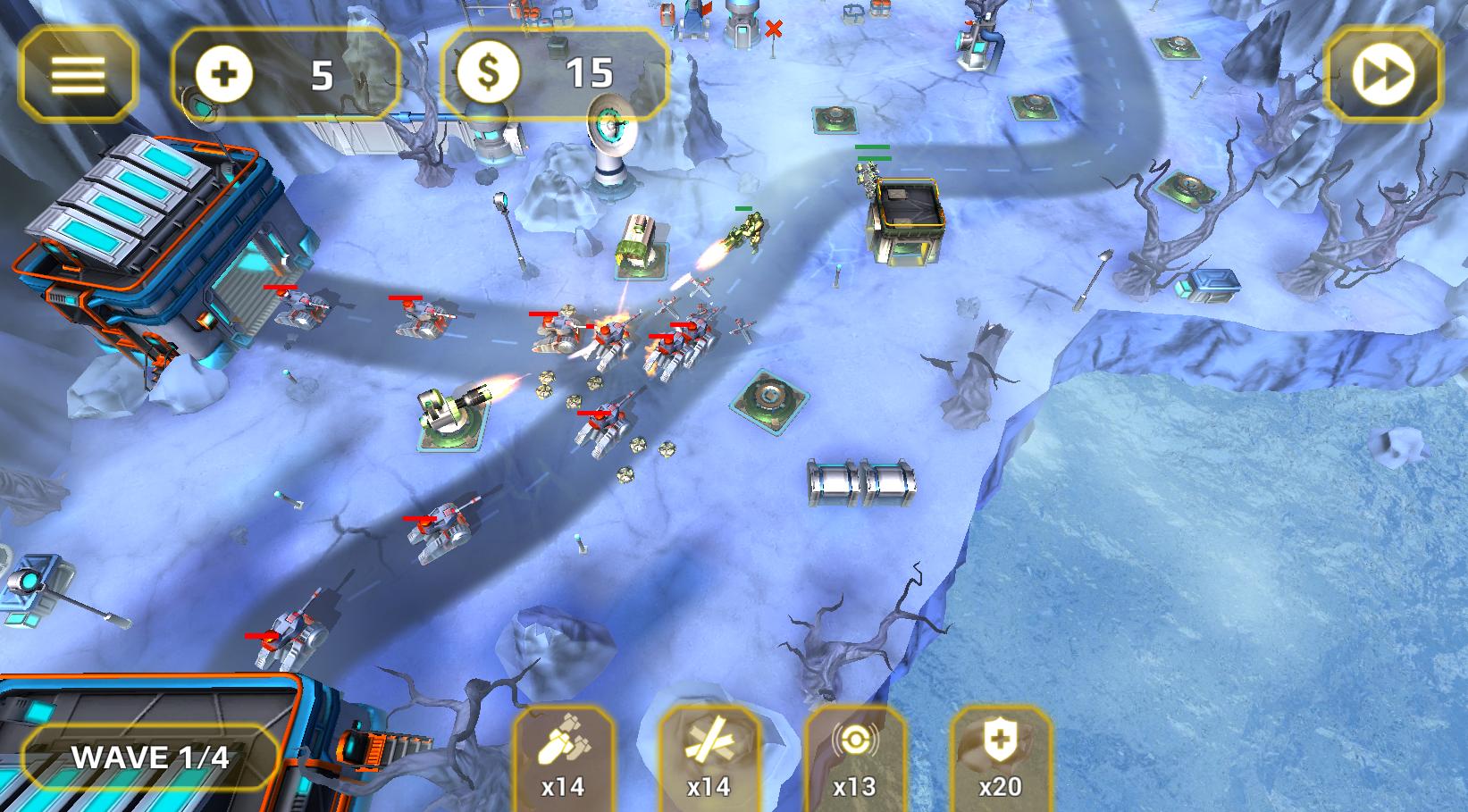Tap the red X marker near the turret
1468x812 pixels.
coord(774,28)
